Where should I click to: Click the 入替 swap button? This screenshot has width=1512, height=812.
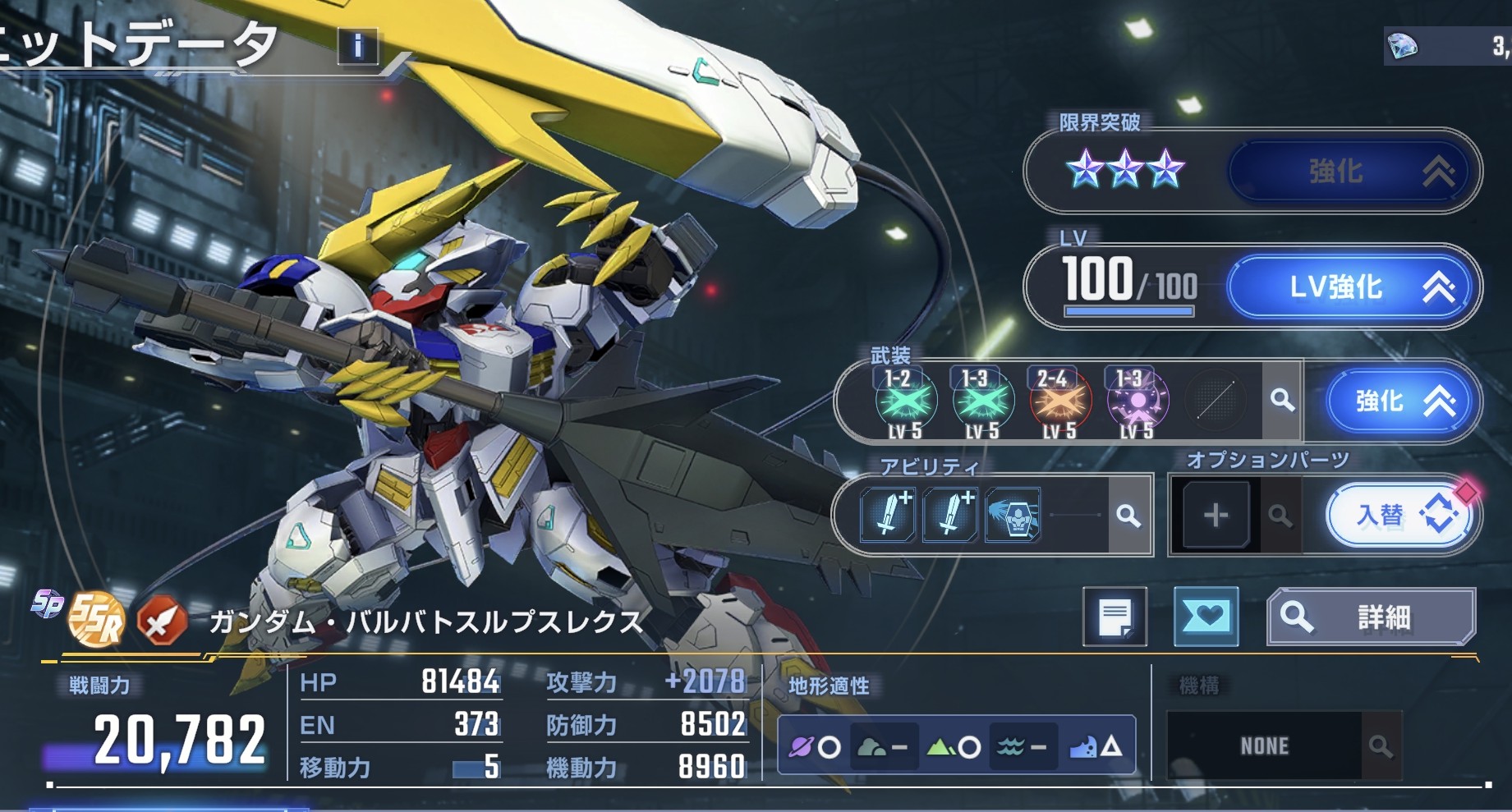point(1399,516)
